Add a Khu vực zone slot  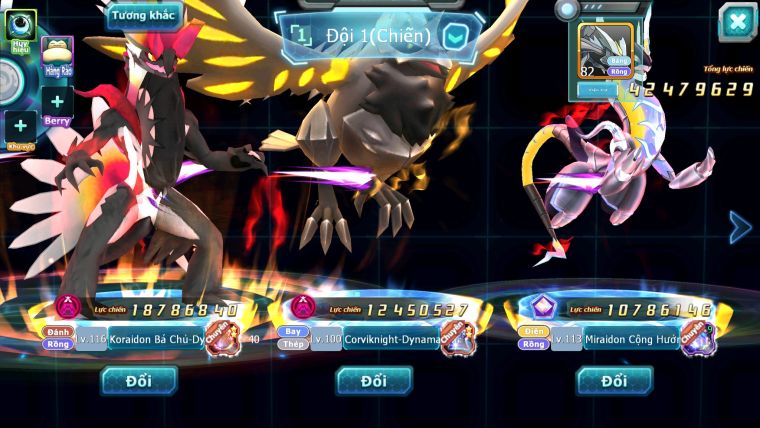tap(20, 127)
